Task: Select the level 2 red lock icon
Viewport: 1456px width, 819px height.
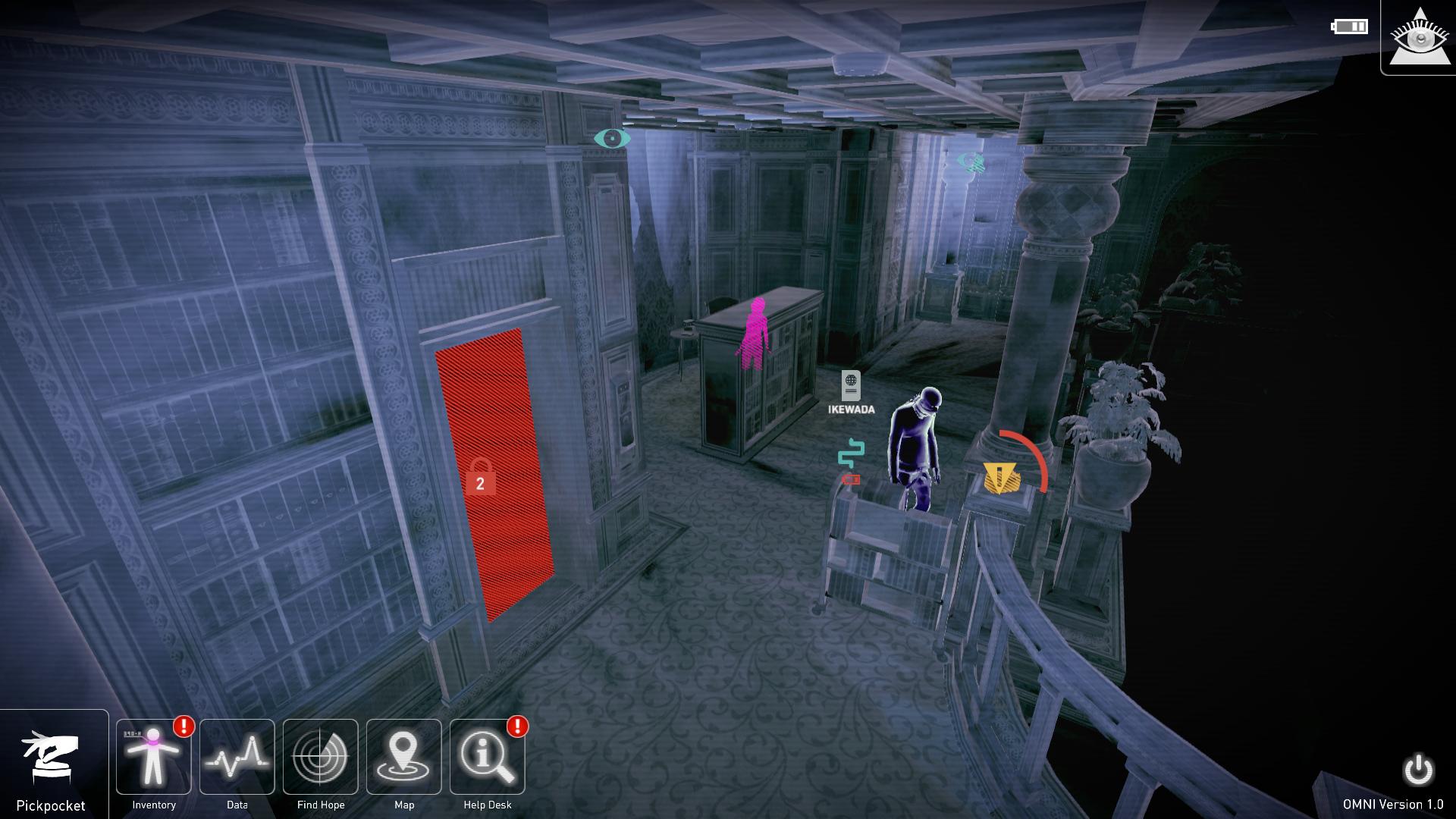Action: pos(480,479)
